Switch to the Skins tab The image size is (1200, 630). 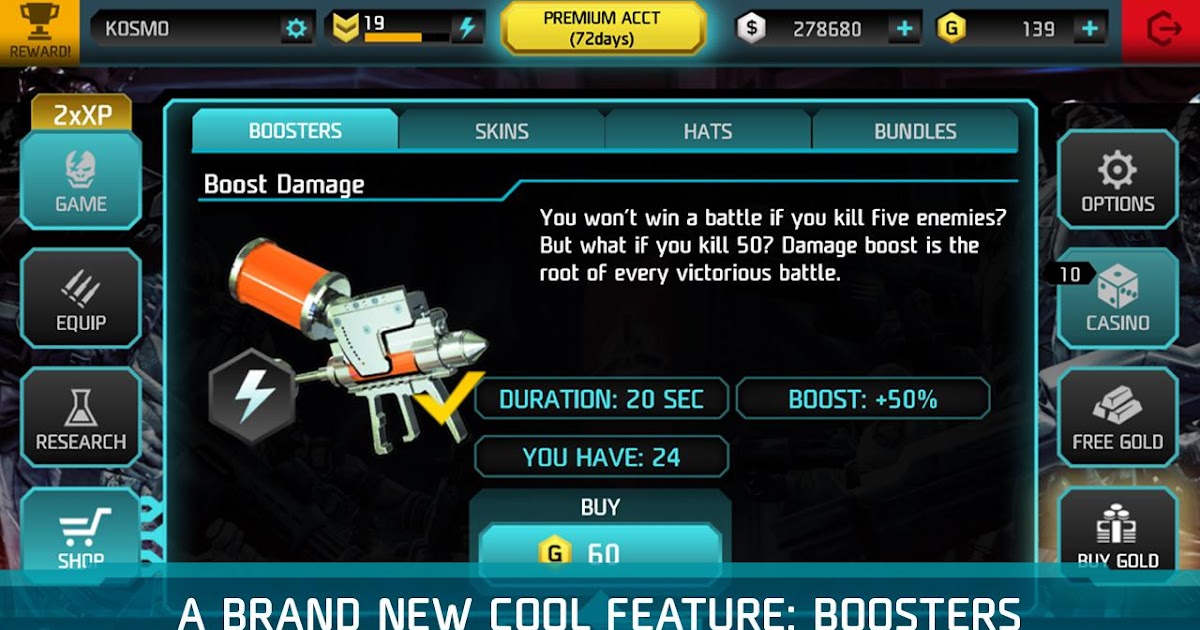(502, 131)
